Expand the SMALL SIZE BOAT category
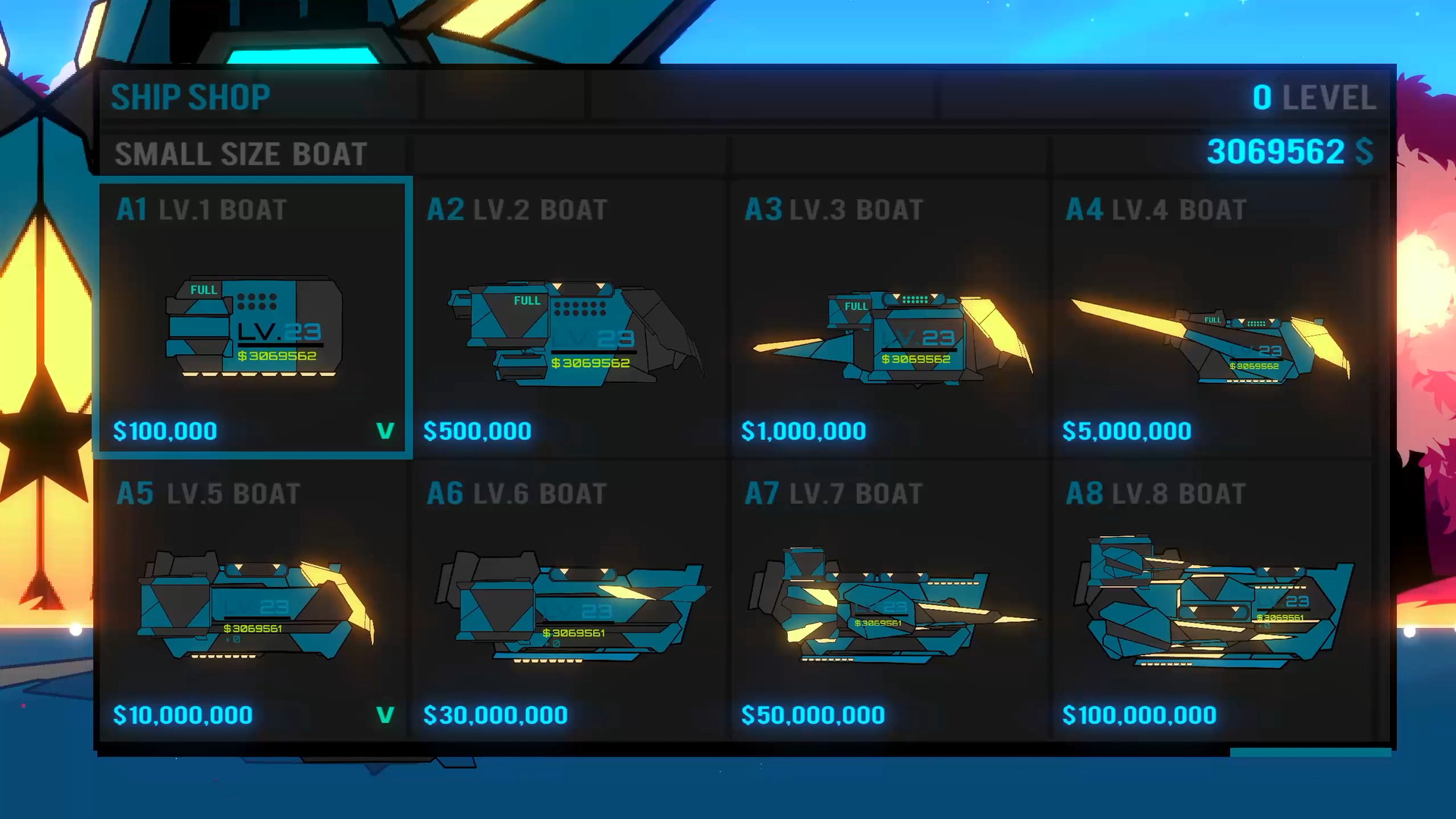This screenshot has height=819, width=1456. click(x=240, y=154)
